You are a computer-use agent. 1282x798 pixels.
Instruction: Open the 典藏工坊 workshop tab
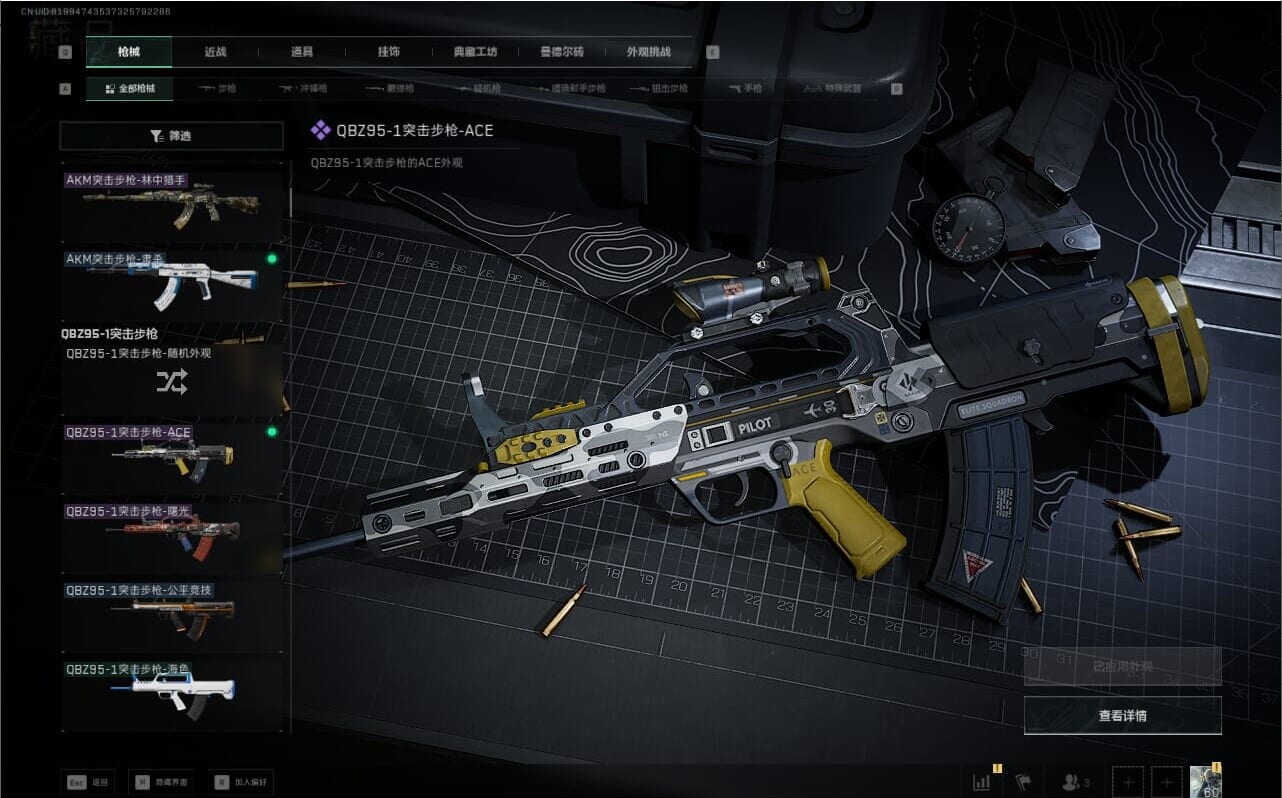point(475,52)
